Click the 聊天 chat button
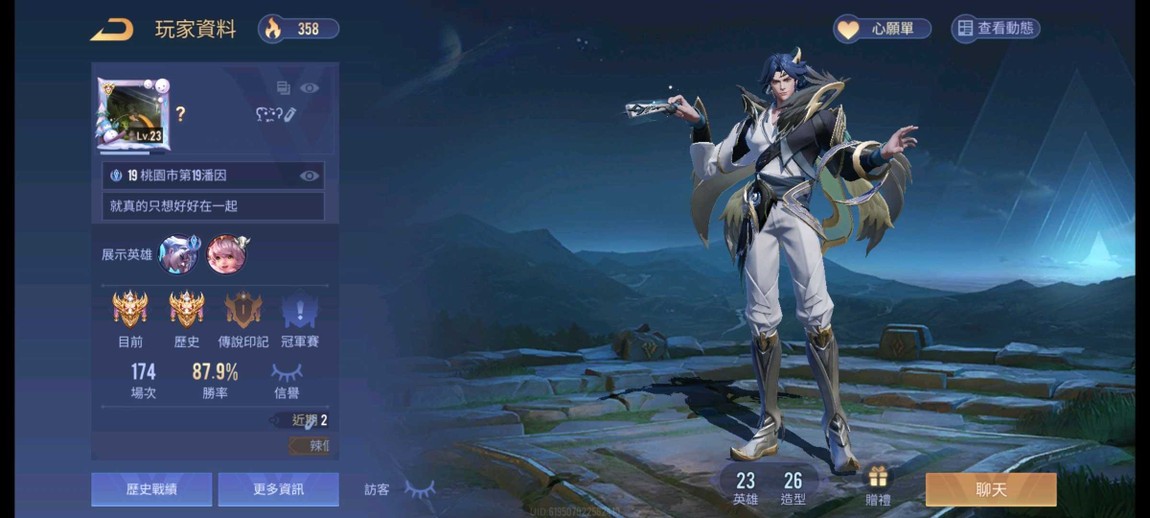The image size is (1150, 518). click(x=990, y=490)
